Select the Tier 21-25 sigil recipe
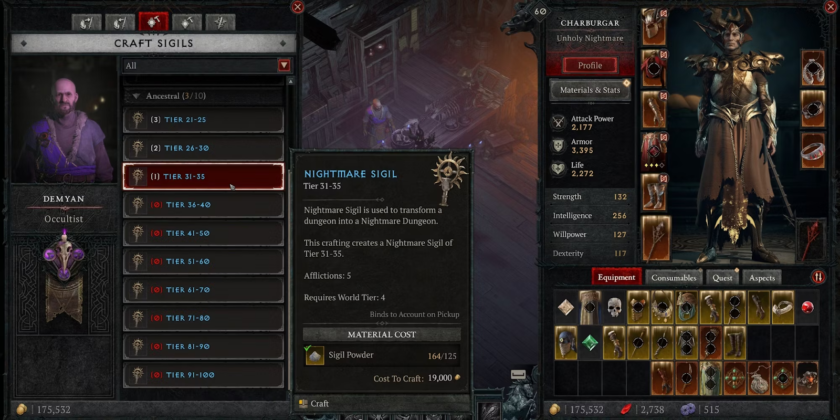The width and height of the screenshot is (840, 420). point(203,120)
